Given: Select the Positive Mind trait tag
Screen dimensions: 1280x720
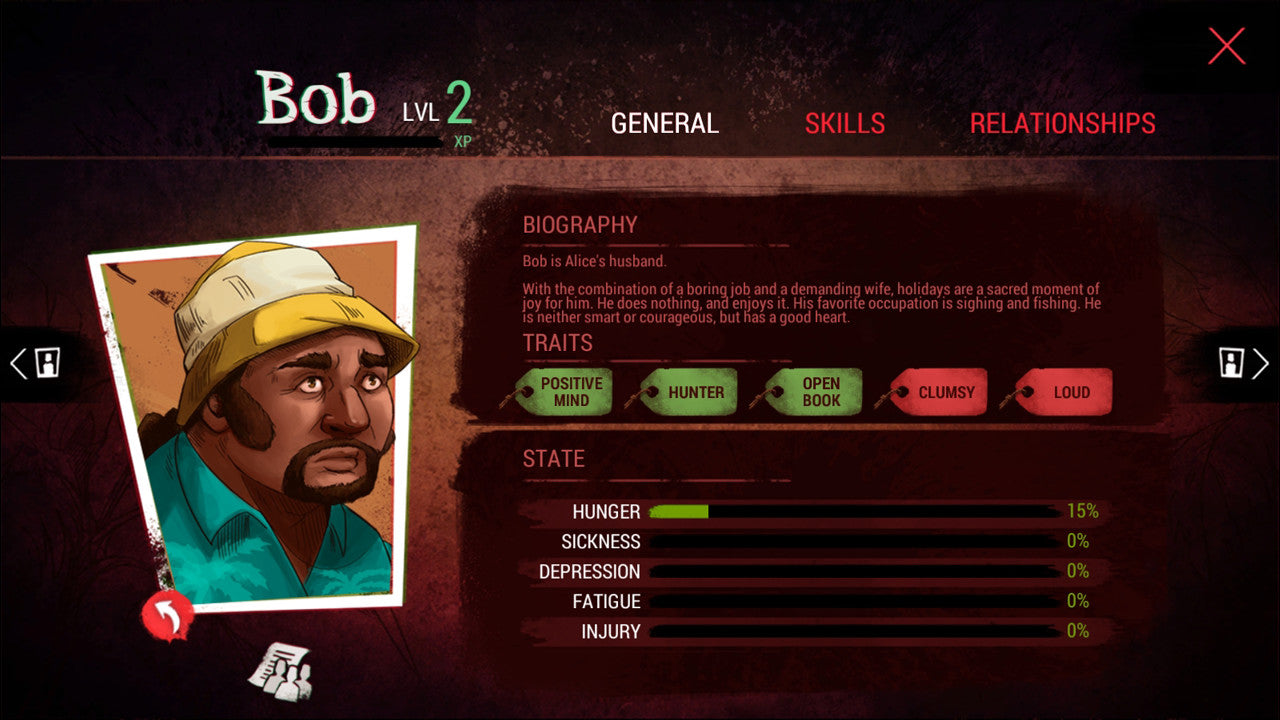Looking at the screenshot, I should (567, 392).
